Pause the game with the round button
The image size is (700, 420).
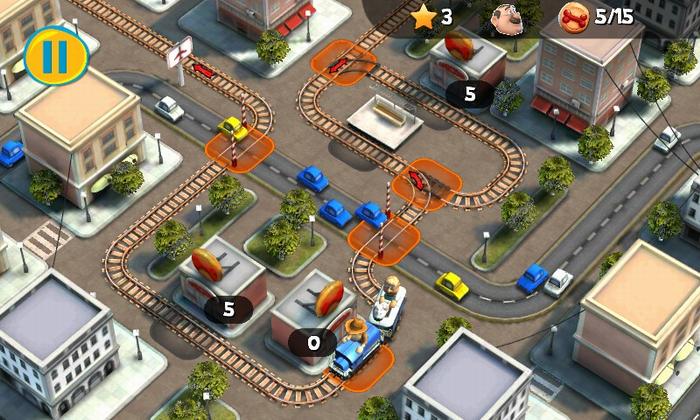tap(48, 56)
